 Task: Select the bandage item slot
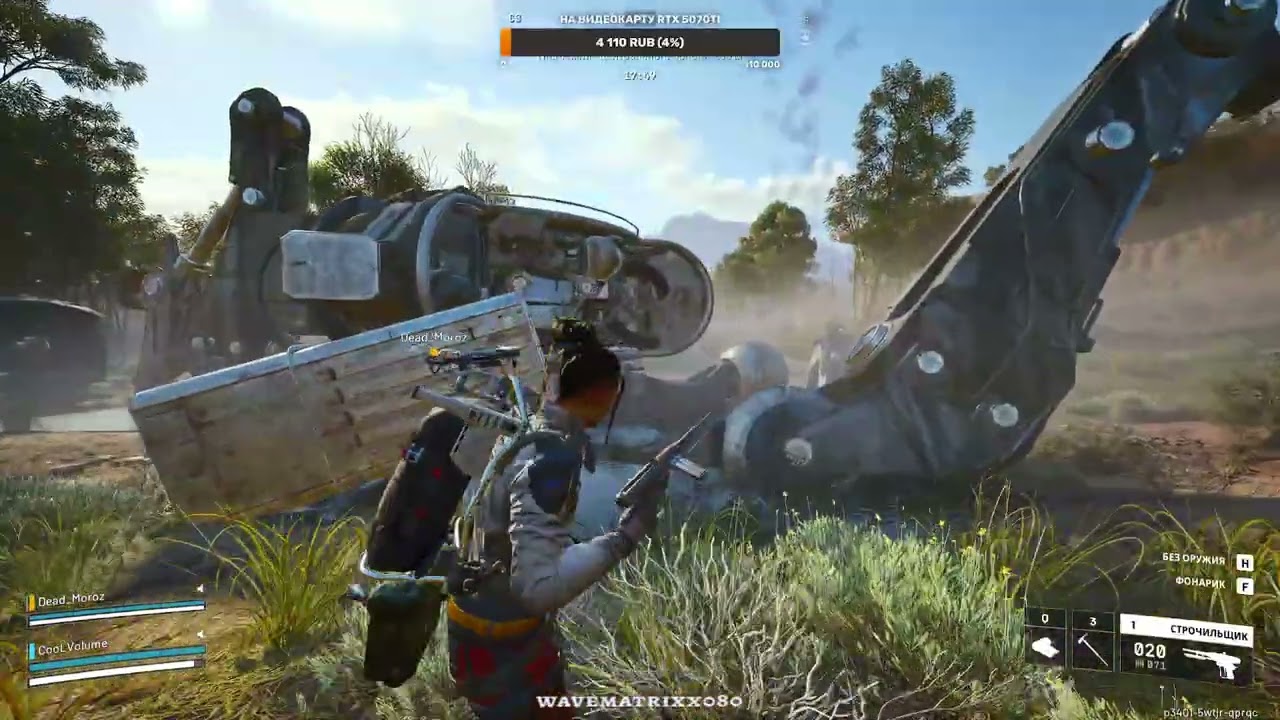coord(1045,645)
